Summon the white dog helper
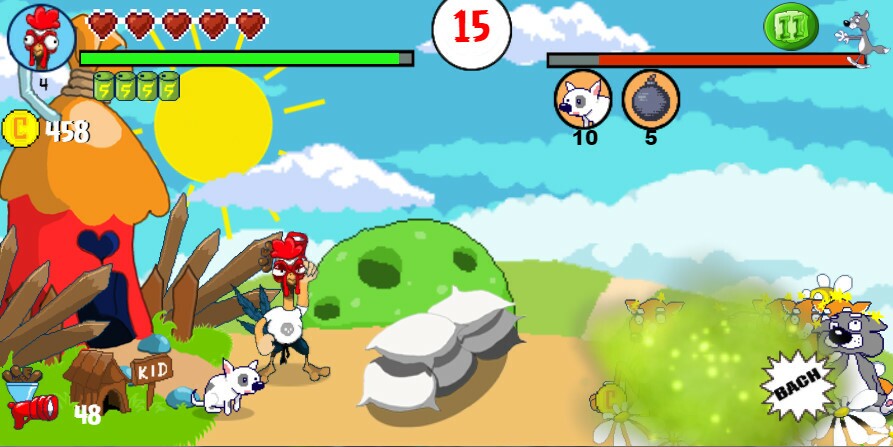The height and width of the screenshot is (447, 893). (583, 99)
